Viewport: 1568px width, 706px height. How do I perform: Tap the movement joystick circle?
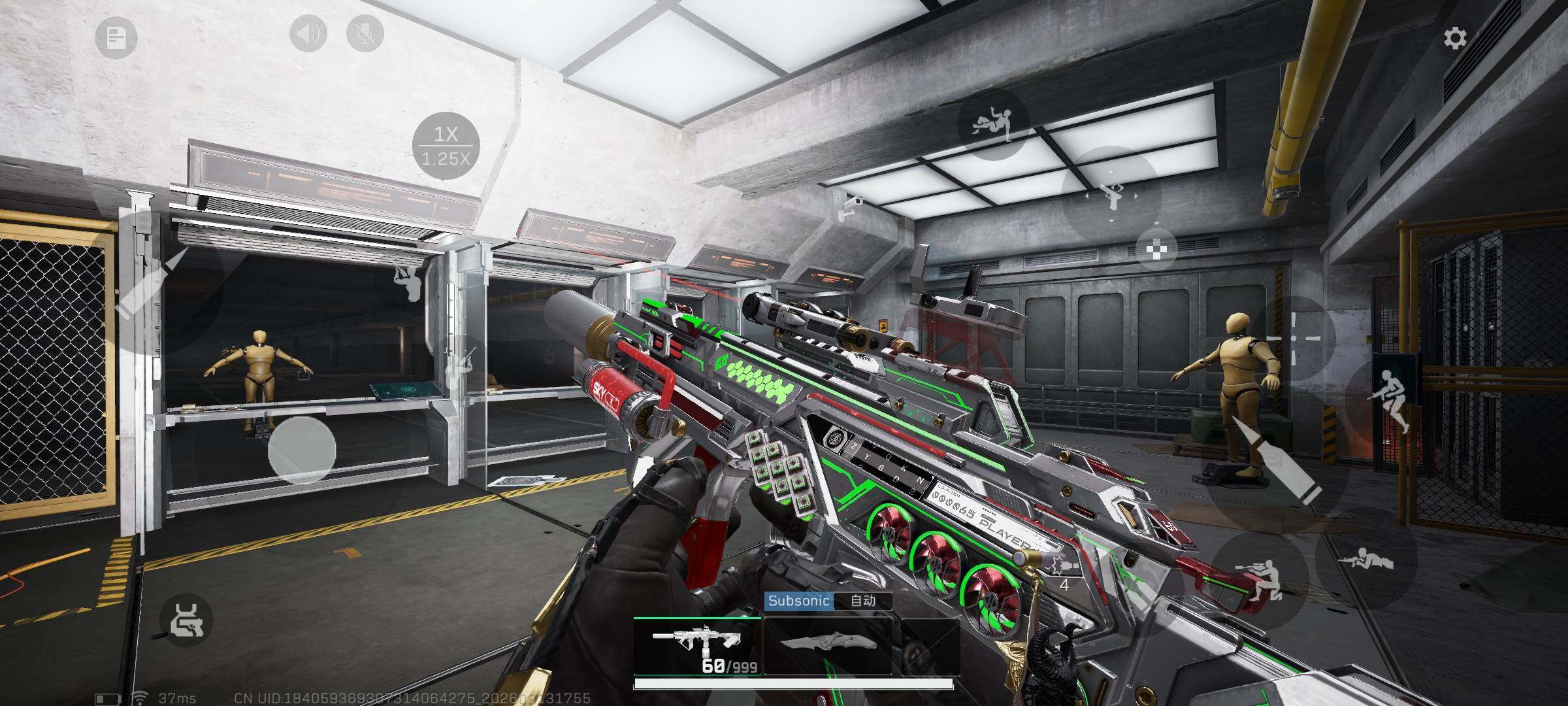pyautogui.click(x=302, y=450)
